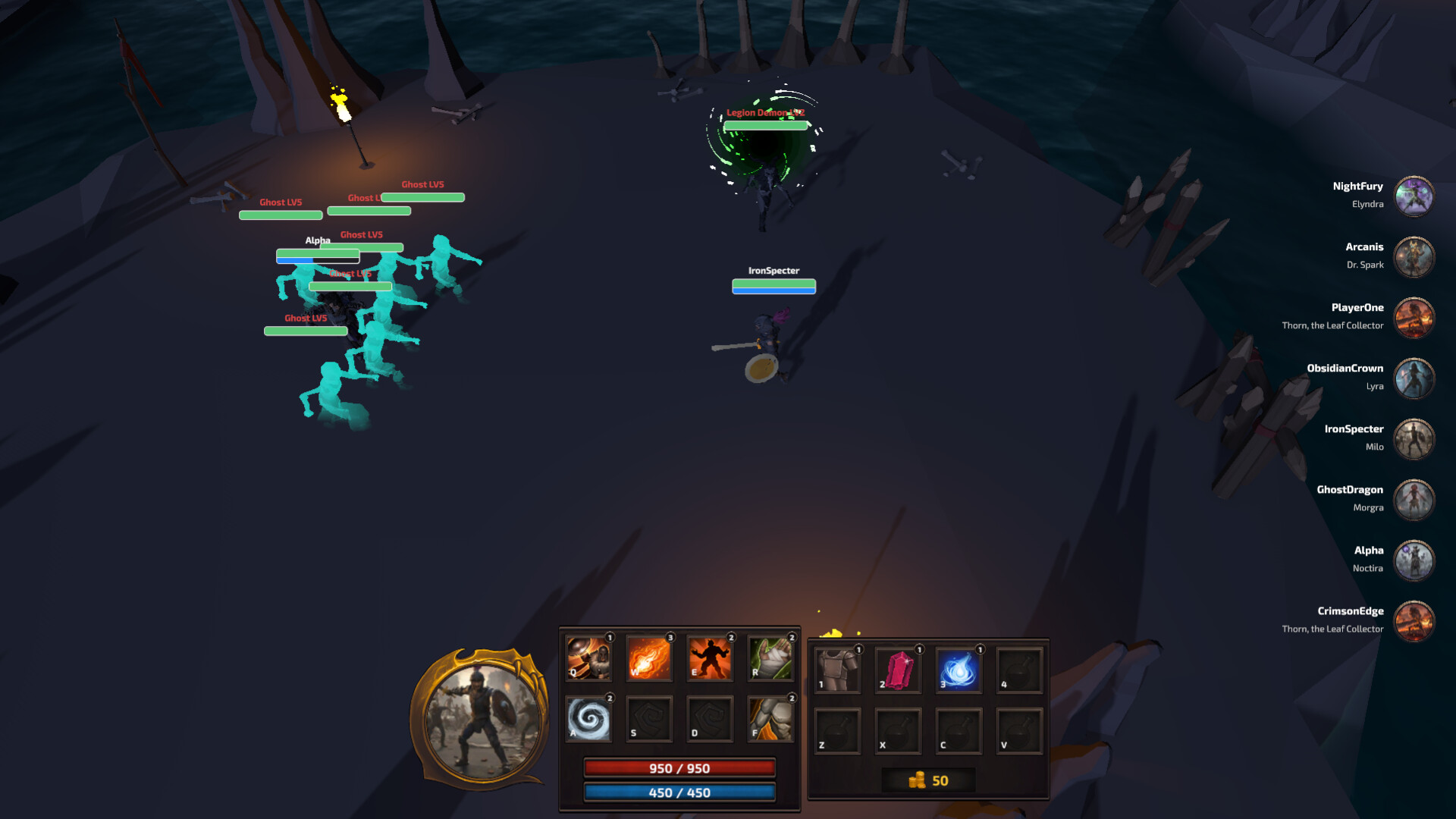1456x819 pixels.
Task: Click GhostDragon's portrait labeled Morgra
Action: tap(1414, 499)
